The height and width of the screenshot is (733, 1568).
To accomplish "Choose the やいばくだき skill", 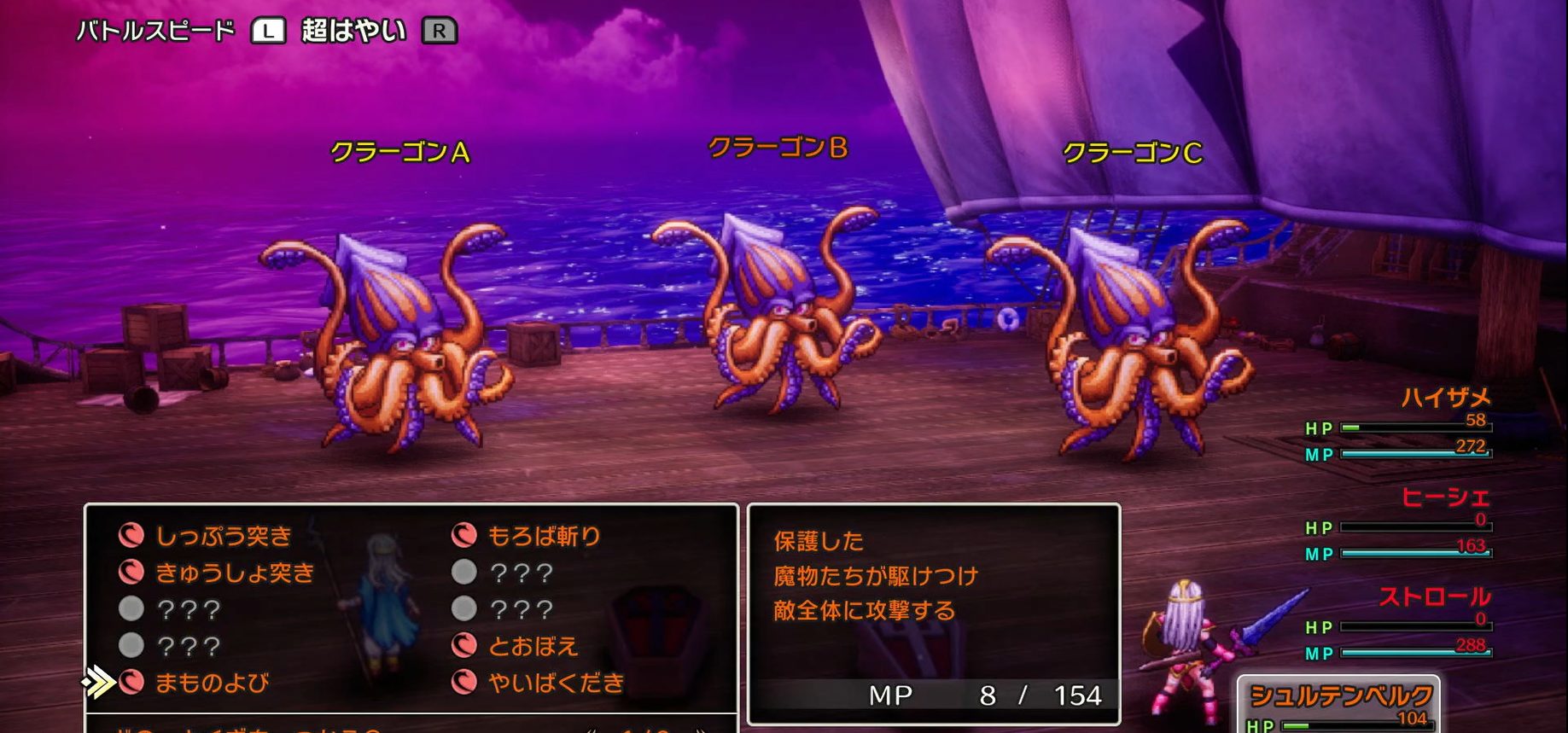I will [556, 683].
